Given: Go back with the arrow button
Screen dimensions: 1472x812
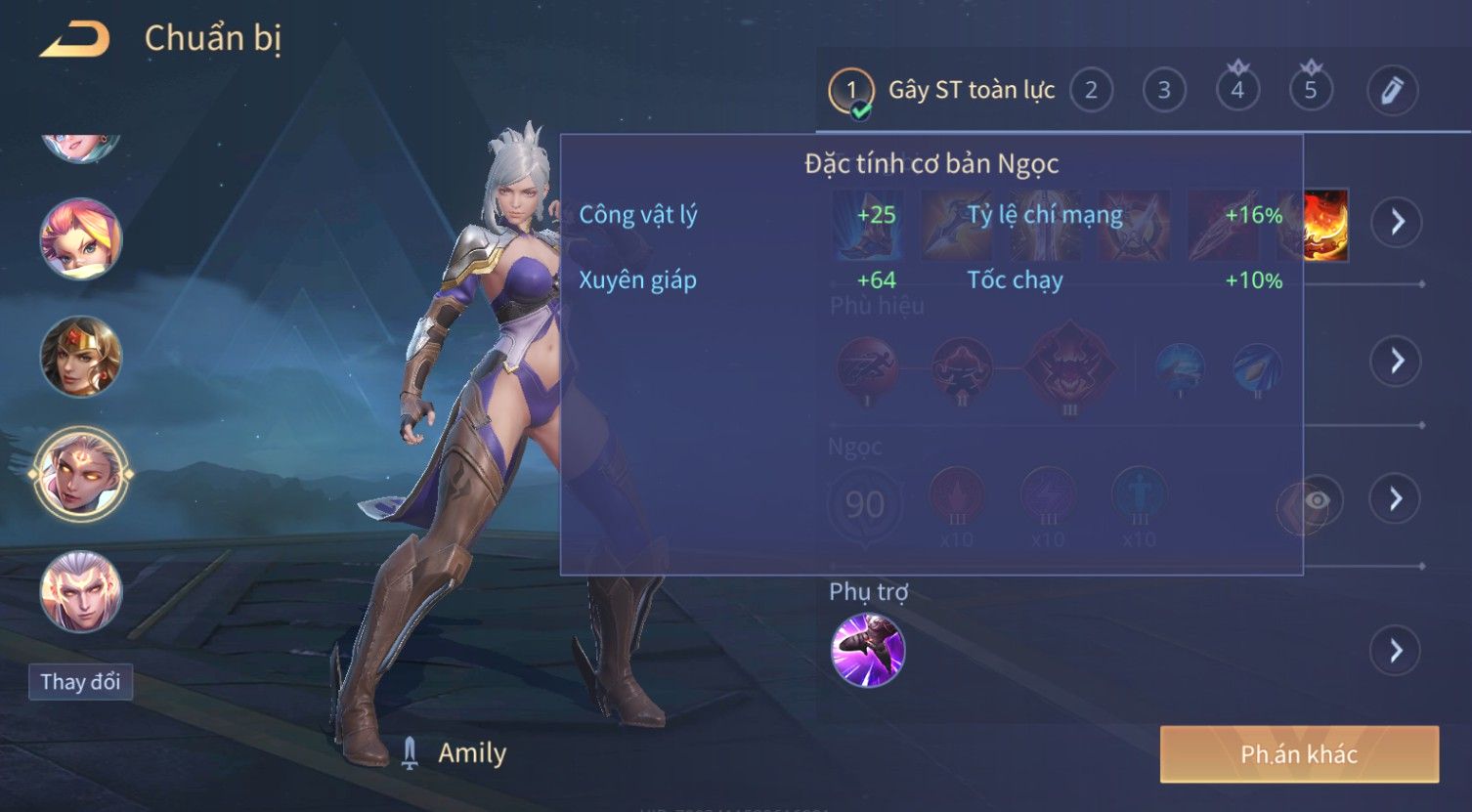Looking at the screenshot, I should point(74,40).
